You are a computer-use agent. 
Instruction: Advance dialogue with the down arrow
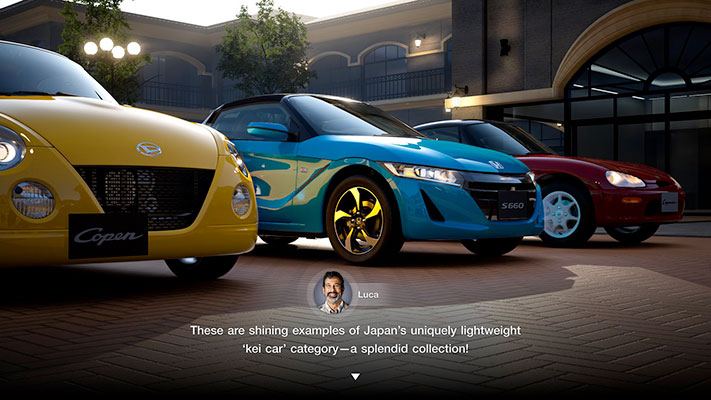click(355, 377)
